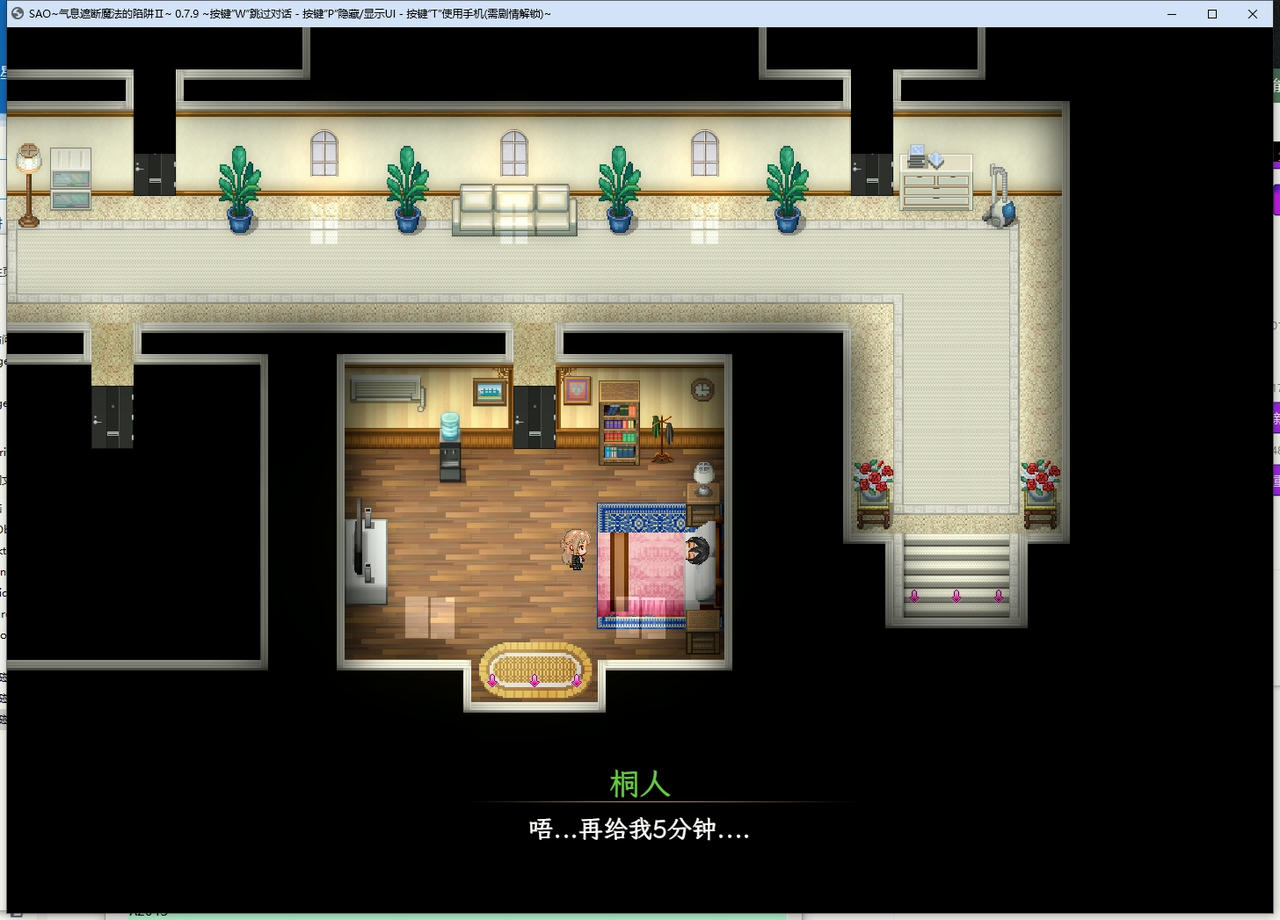Click the wall clock above the bed

click(x=702, y=388)
